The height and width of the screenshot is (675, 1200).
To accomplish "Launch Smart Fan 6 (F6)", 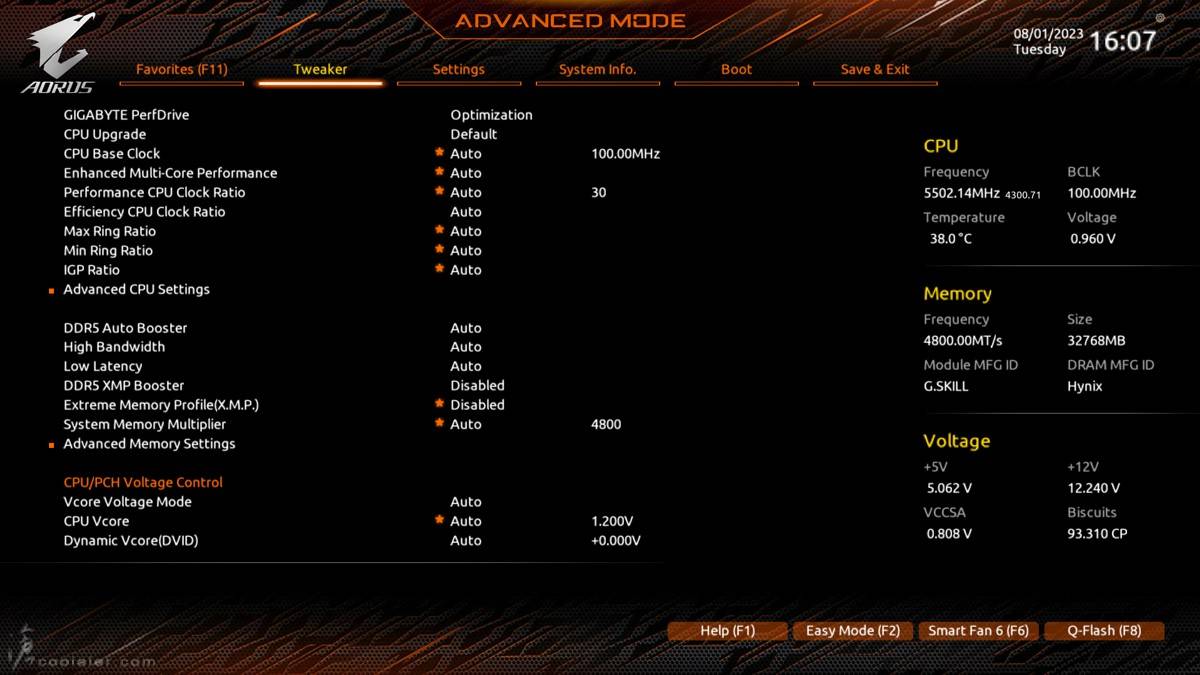I will (978, 631).
